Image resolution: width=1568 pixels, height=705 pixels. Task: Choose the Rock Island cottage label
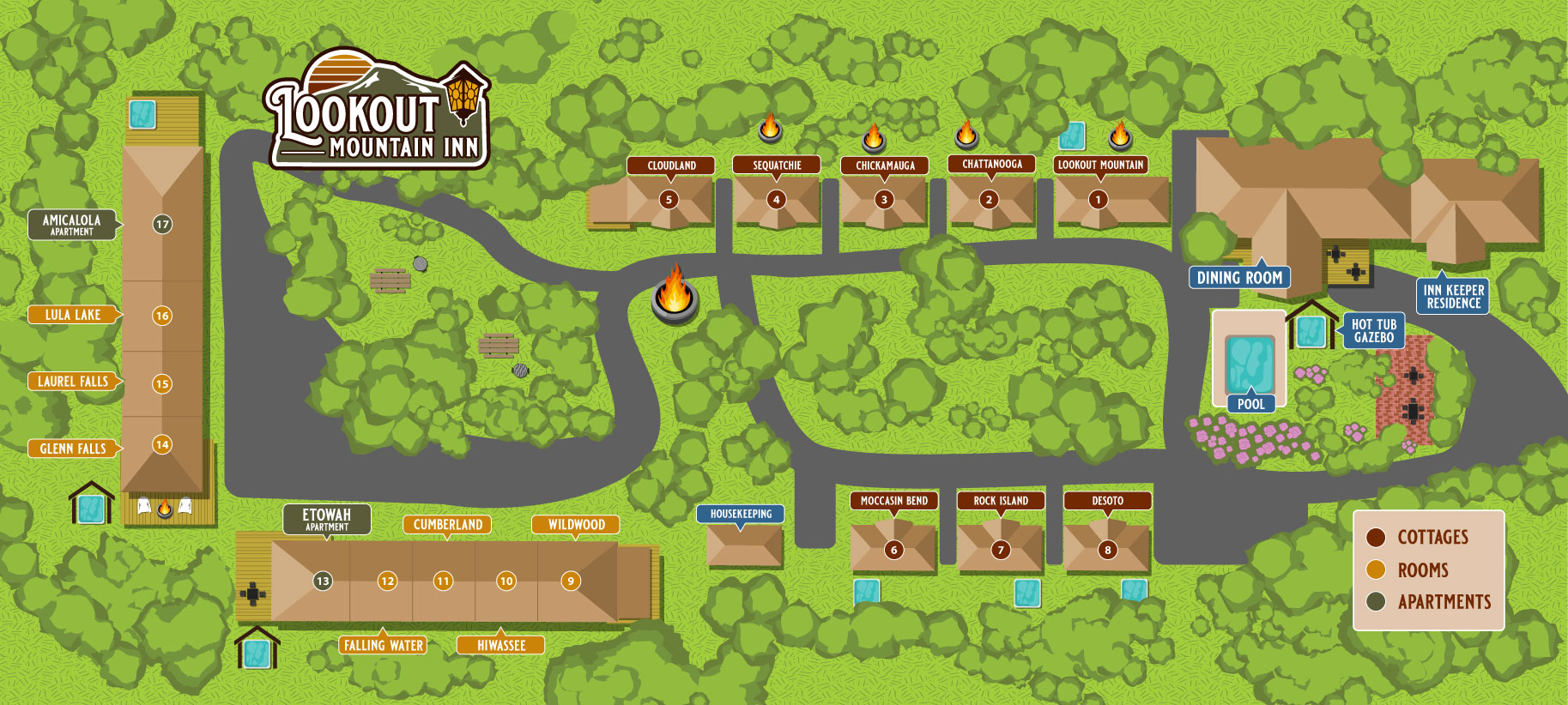point(1001,501)
